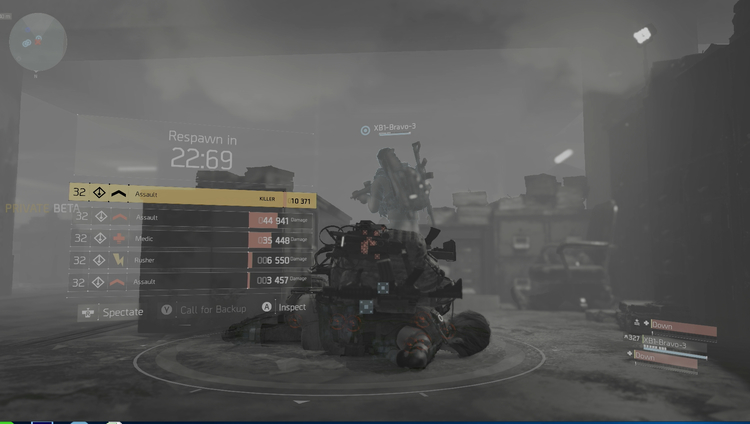Select the highlighted killer Assault row
Screen dimensions: 750x424
coord(192,193)
